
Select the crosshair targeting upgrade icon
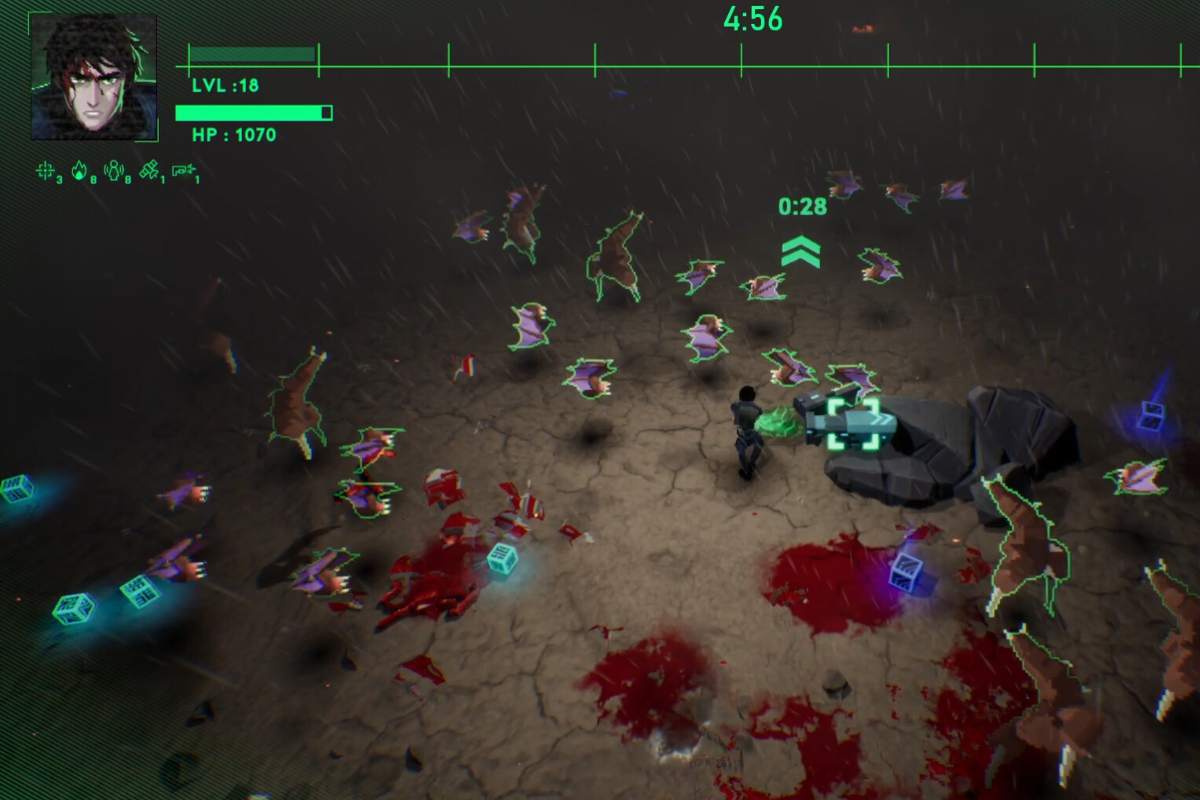click(x=45, y=171)
